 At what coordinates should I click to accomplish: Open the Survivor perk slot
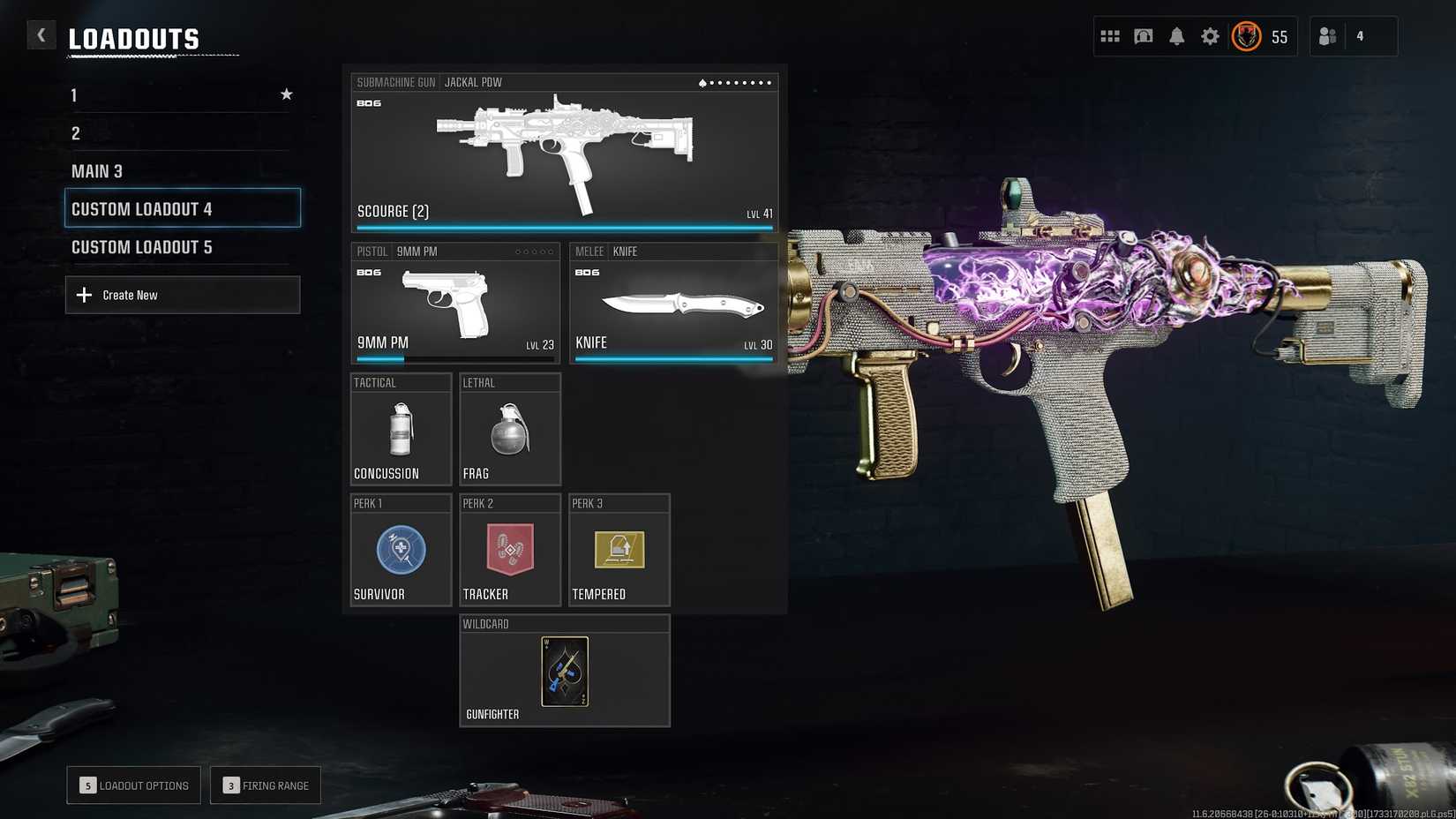pyautogui.click(x=401, y=552)
